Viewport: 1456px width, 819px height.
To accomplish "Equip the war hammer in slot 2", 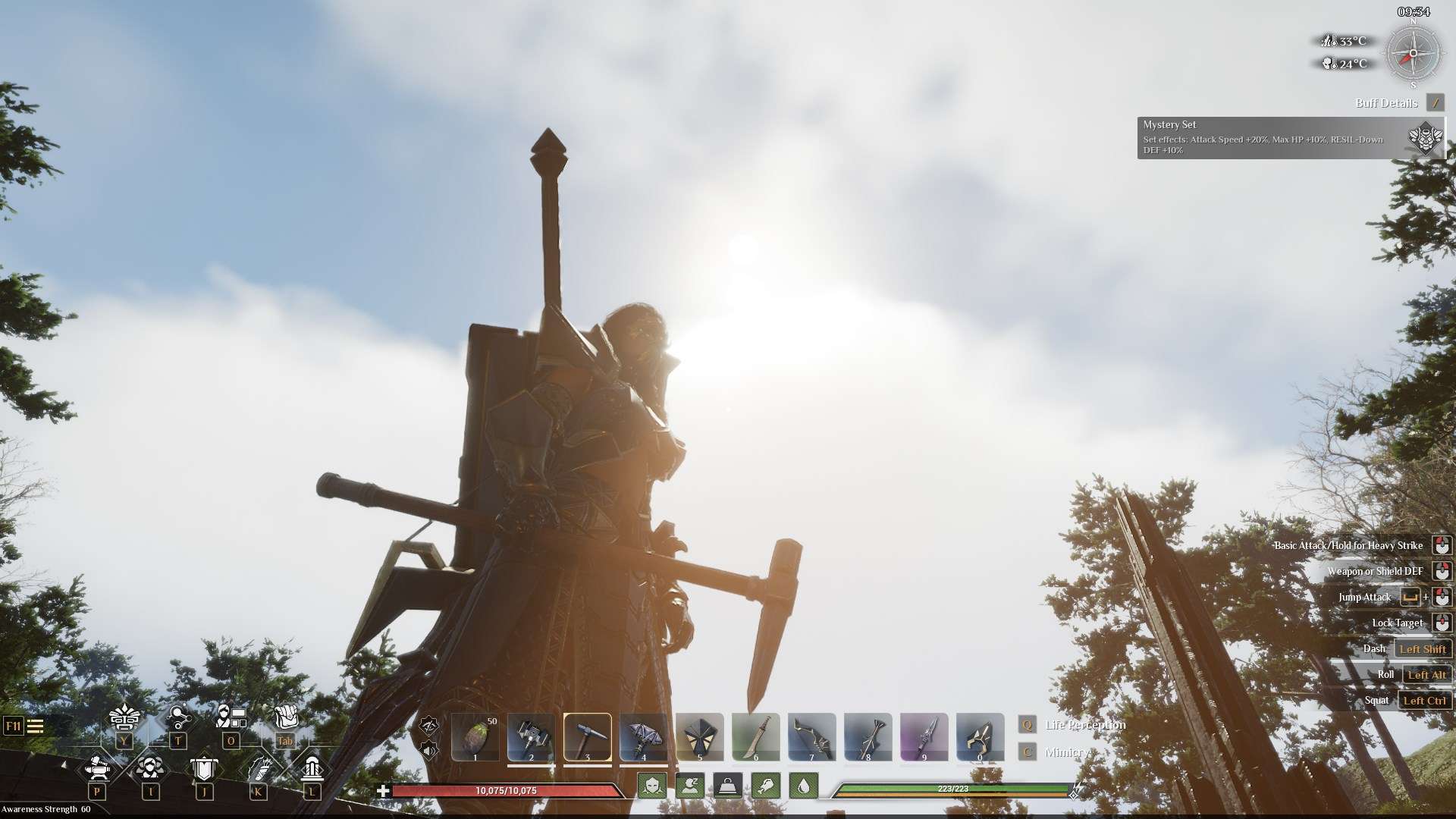I will [x=531, y=736].
